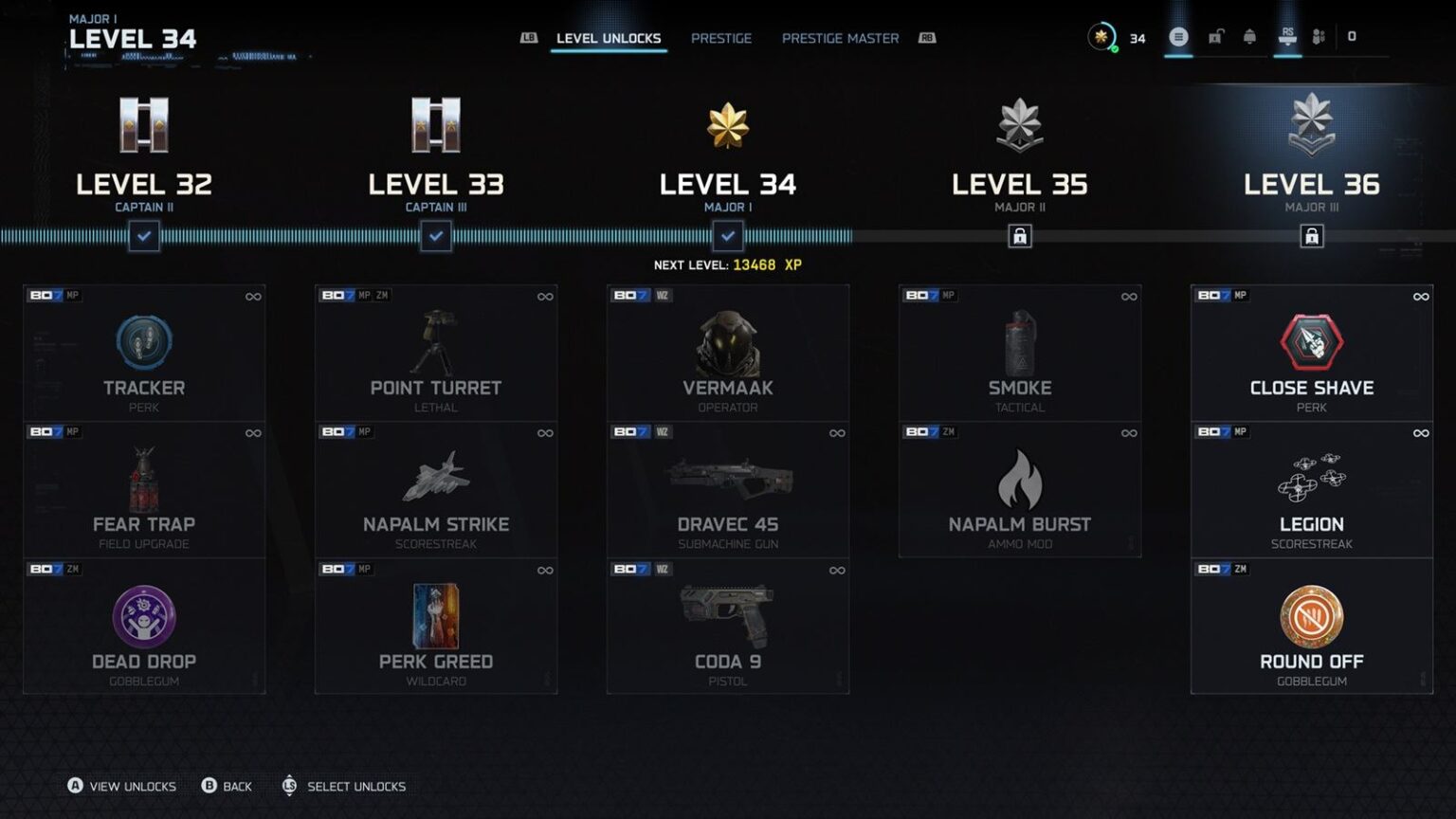Select the Tracker perk icon

(x=144, y=343)
